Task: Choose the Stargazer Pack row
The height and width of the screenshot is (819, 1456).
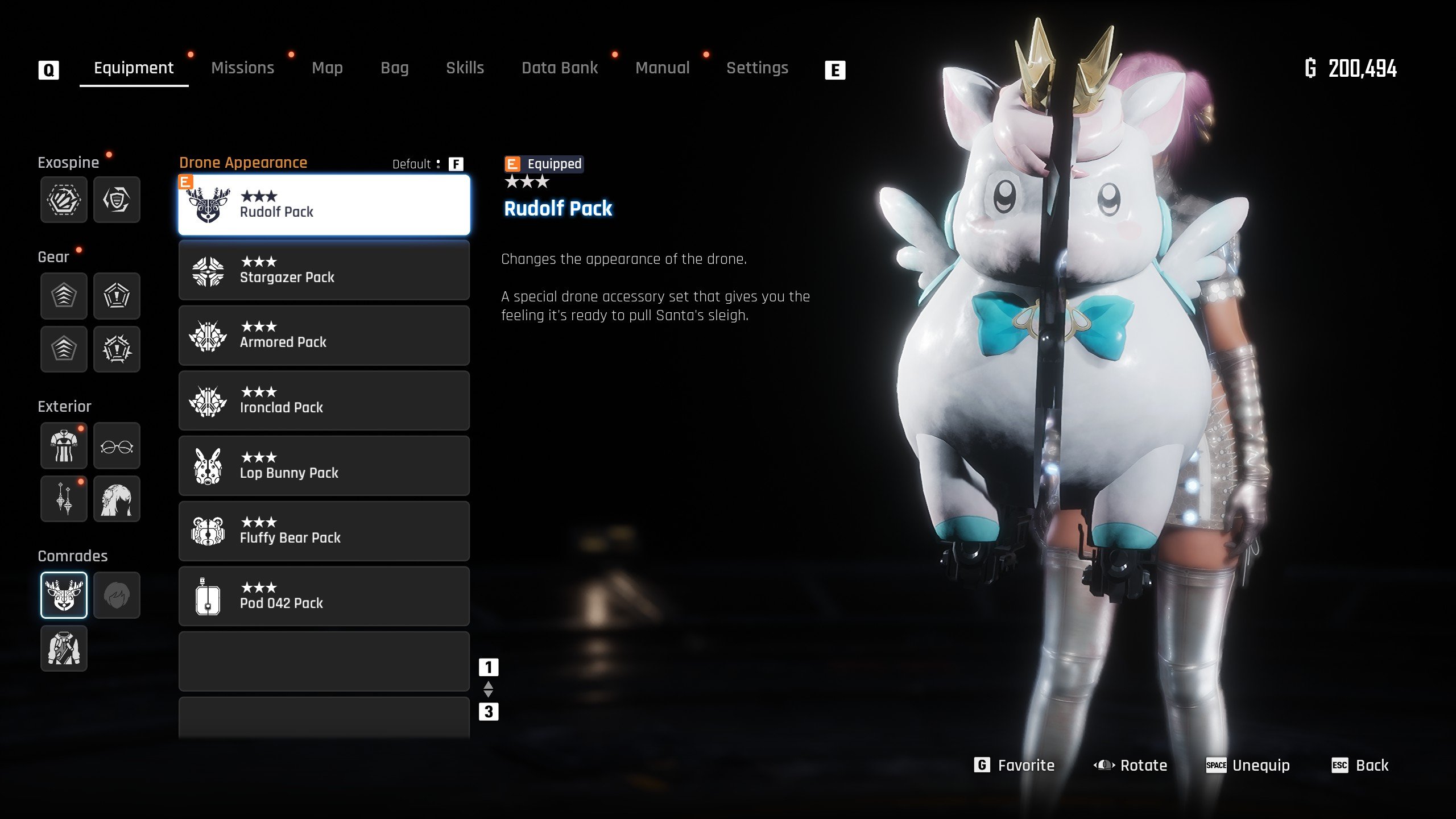Action: pyautogui.click(x=324, y=270)
